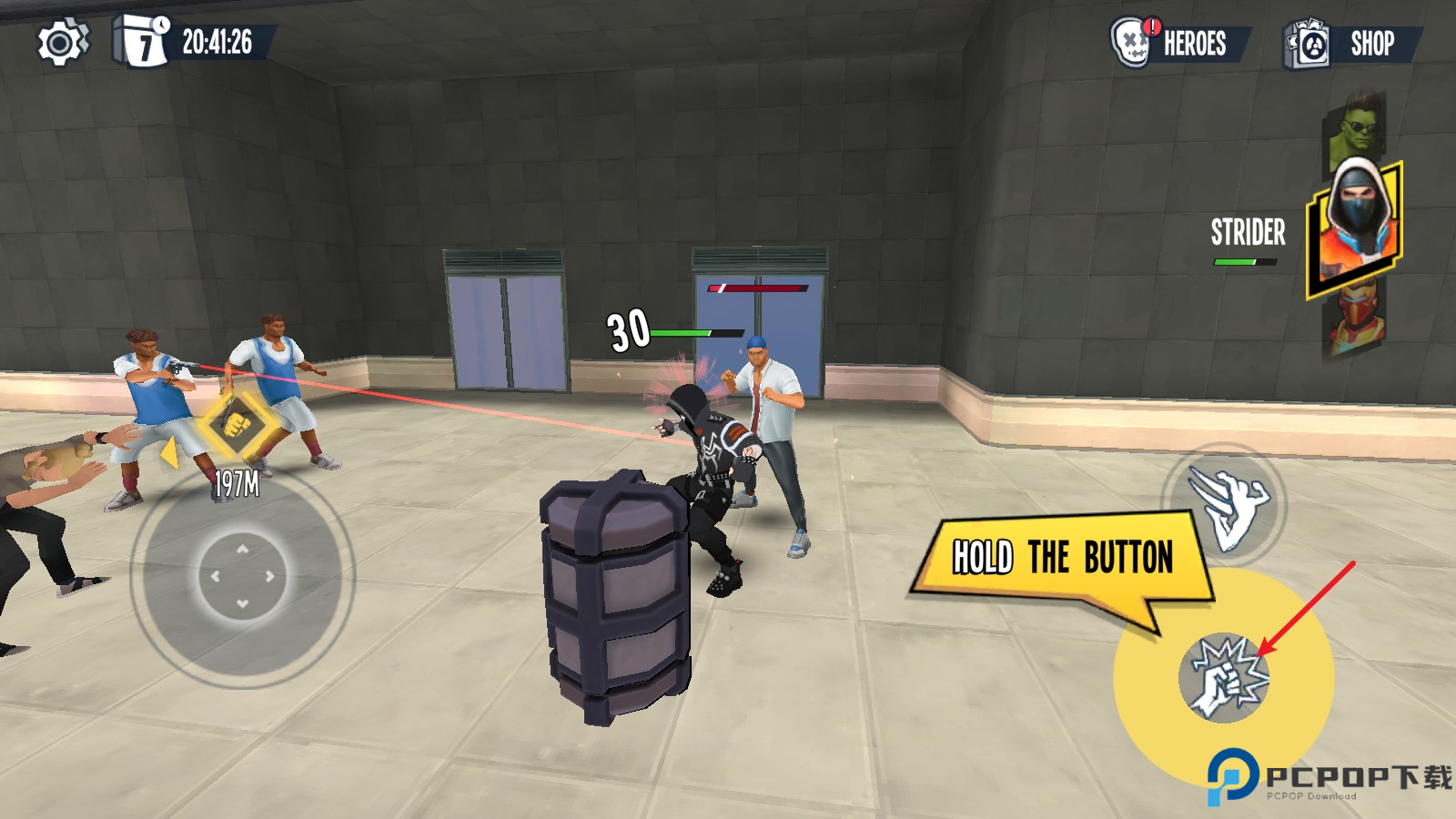The height and width of the screenshot is (819, 1456).
Task: Click the virtual movement joystick center
Action: point(242,576)
